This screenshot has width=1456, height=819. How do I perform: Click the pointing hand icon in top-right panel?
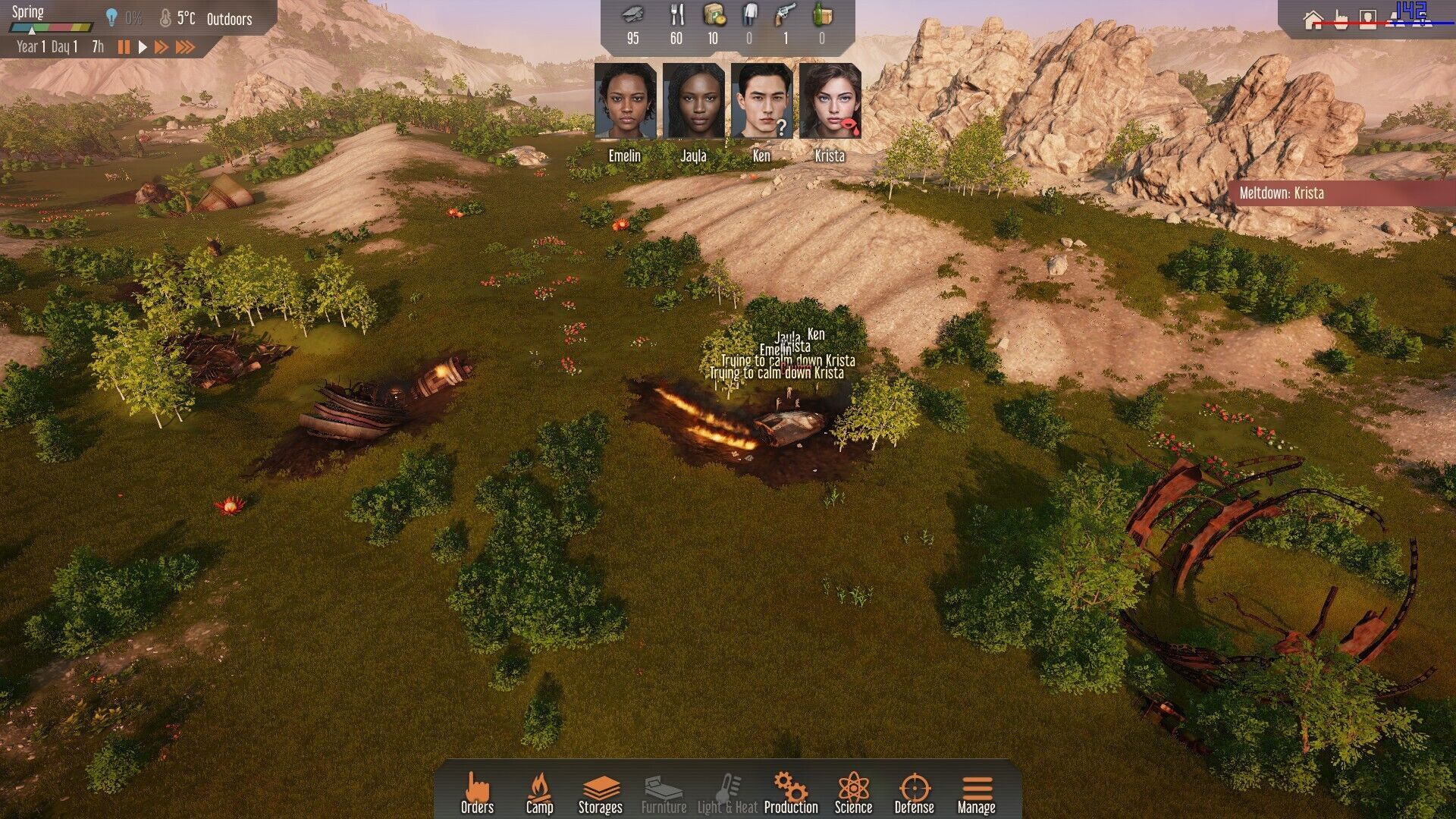tap(1341, 20)
